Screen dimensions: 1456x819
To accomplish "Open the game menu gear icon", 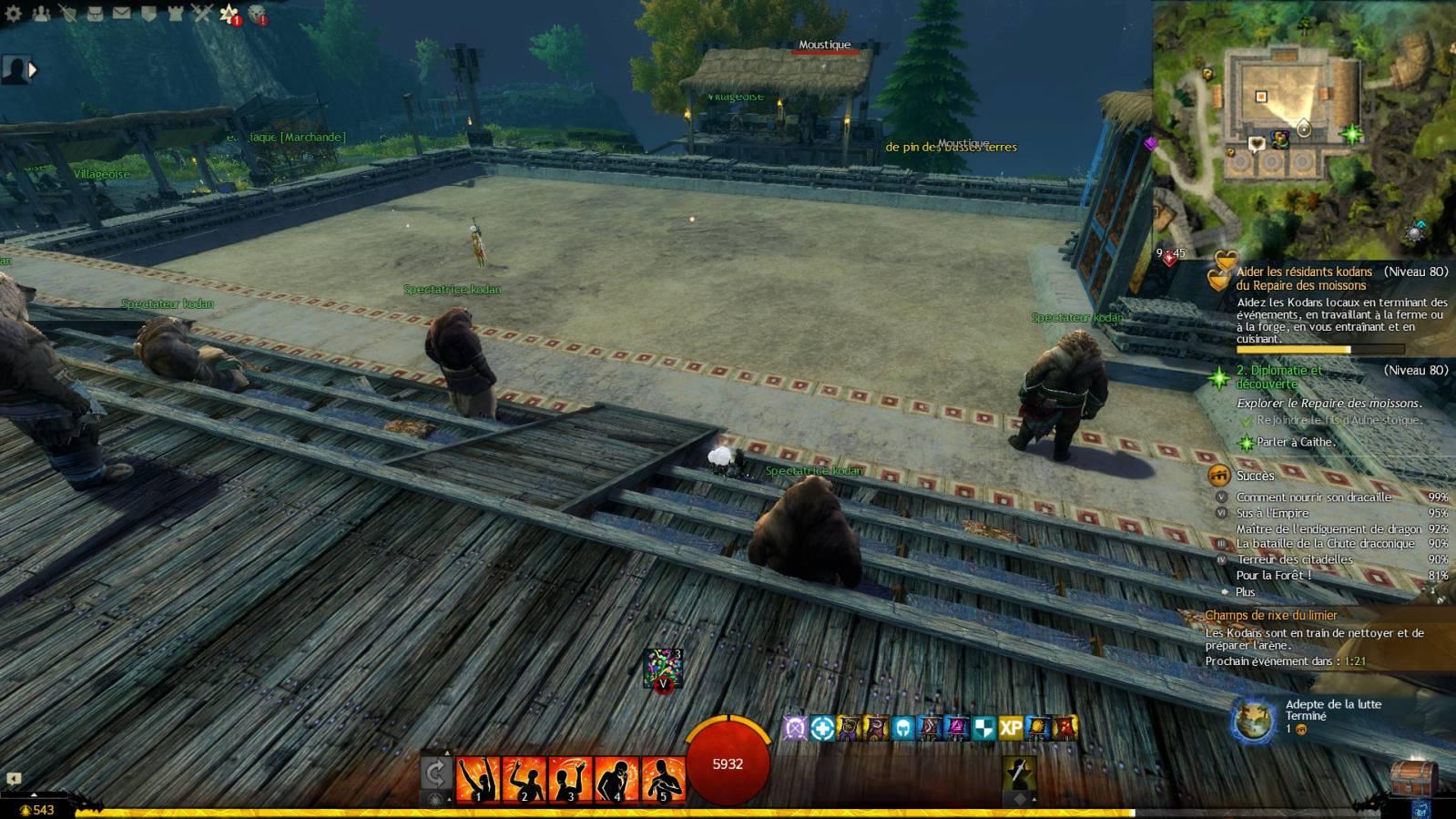I will click(x=14, y=14).
